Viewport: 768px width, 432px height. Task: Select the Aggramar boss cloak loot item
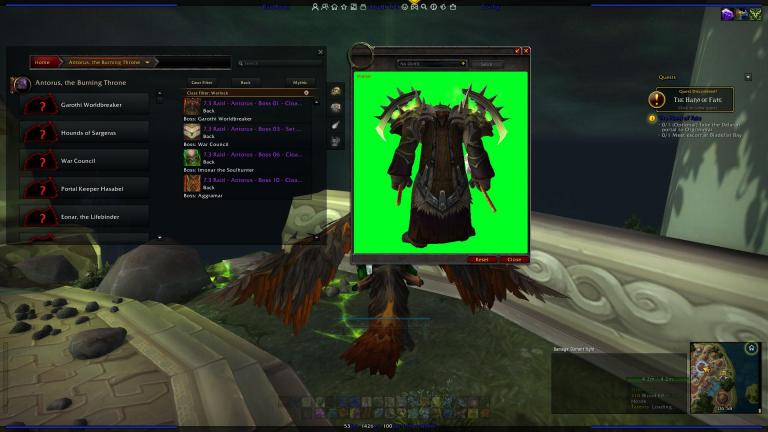249,183
